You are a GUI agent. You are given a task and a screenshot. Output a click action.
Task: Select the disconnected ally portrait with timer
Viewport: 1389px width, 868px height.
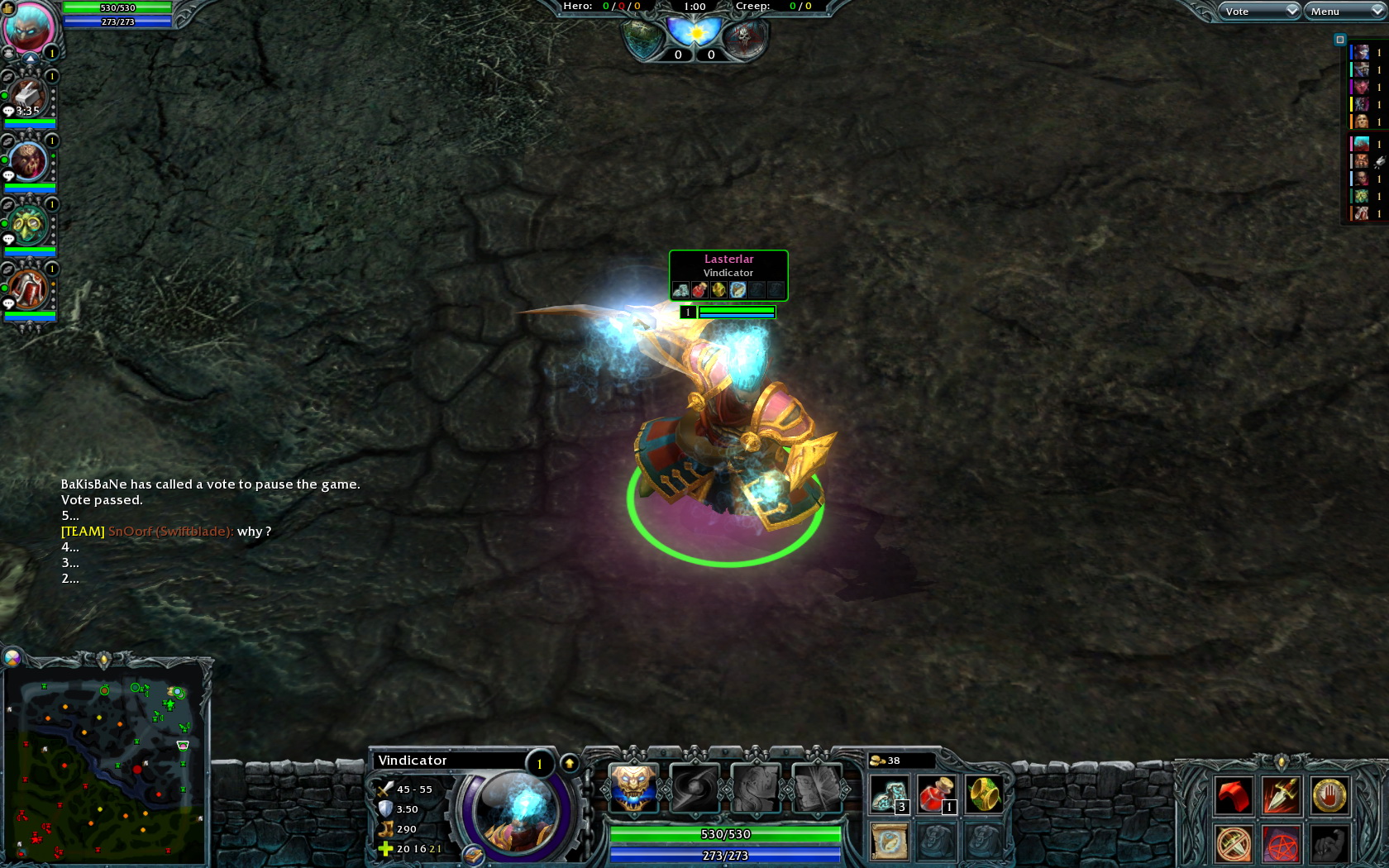point(29,98)
